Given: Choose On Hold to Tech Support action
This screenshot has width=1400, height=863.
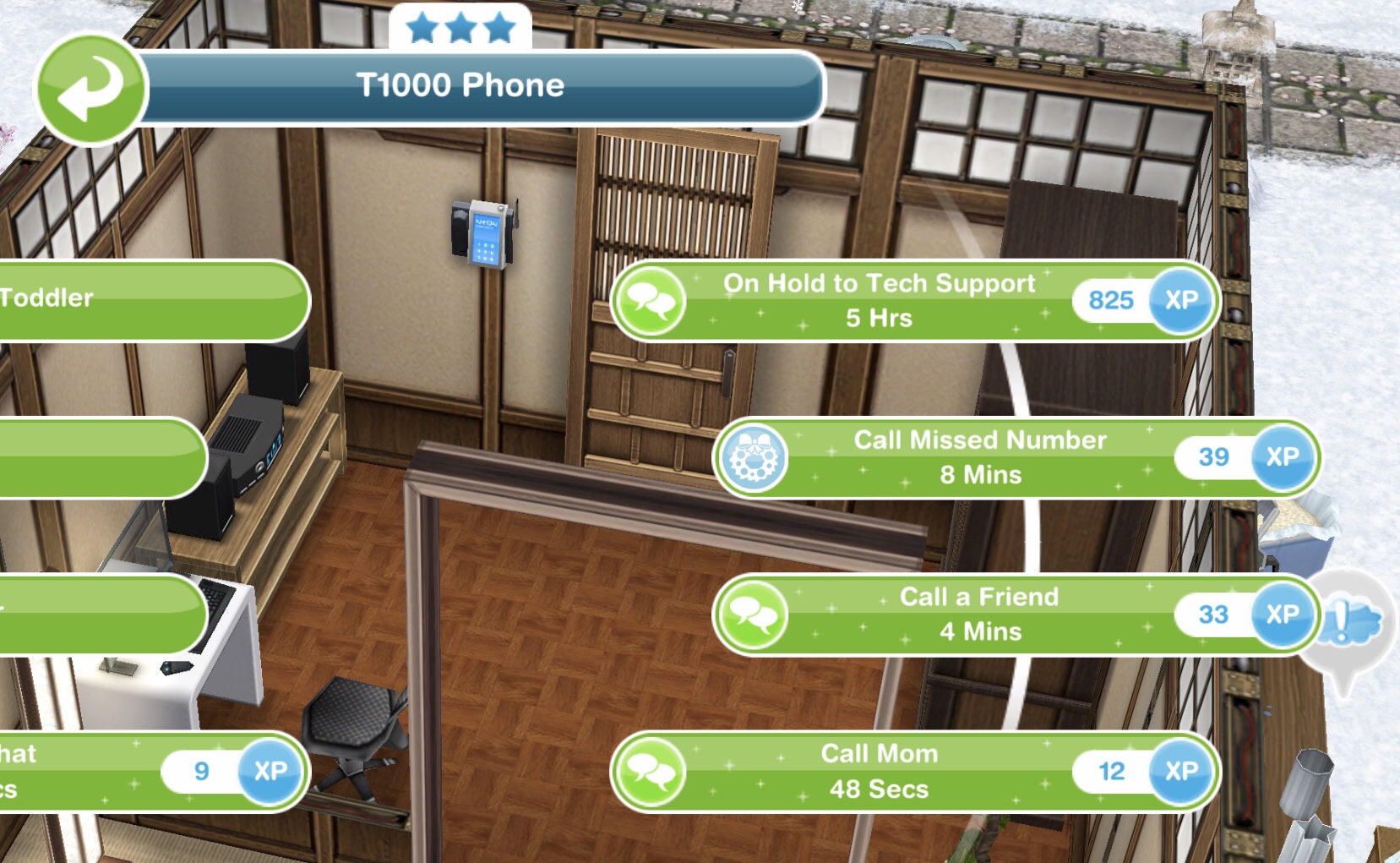Looking at the screenshot, I should pyautogui.click(x=879, y=301).
